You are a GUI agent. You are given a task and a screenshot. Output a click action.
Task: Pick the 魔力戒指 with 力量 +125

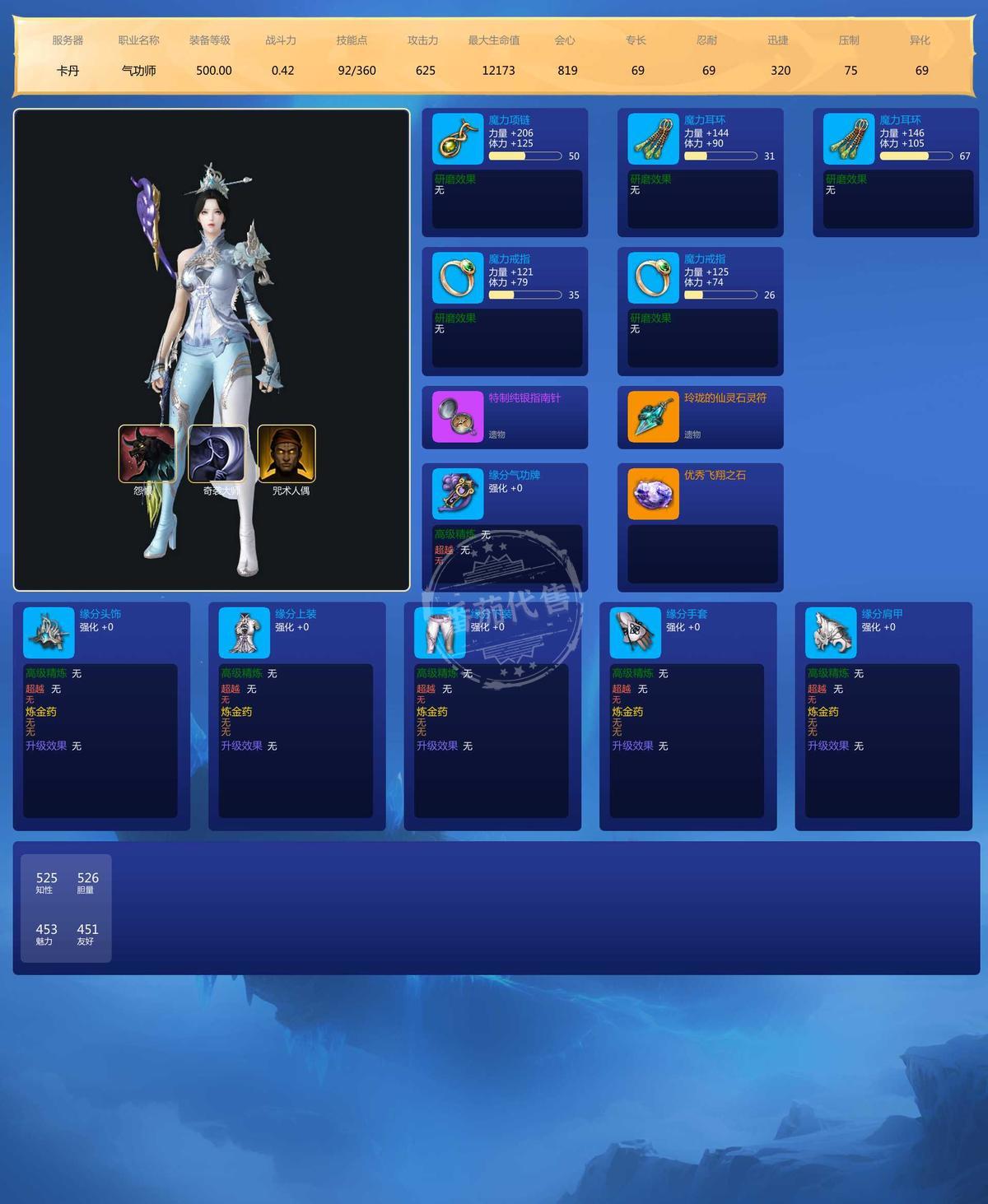point(653,278)
